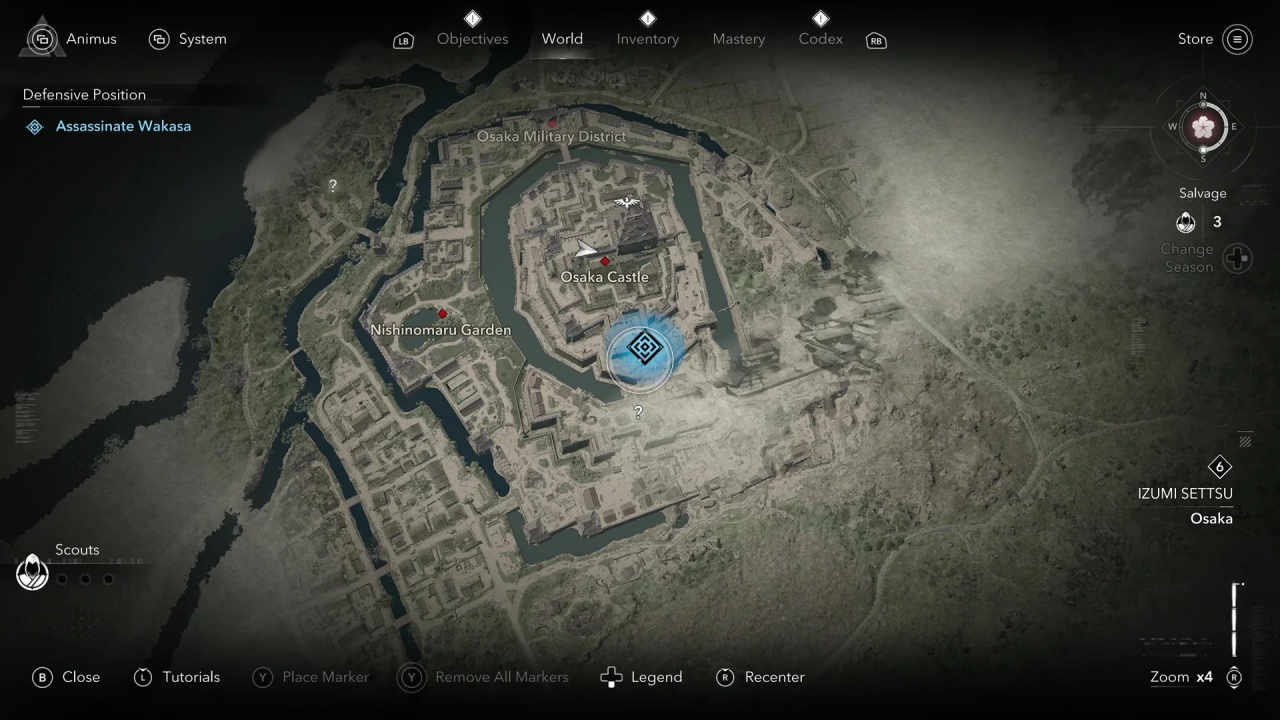The width and height of the screenshot is (1280, 720).
Task: Select the Nishinomaru Garden location marker
Action: (x=442, y=314)
